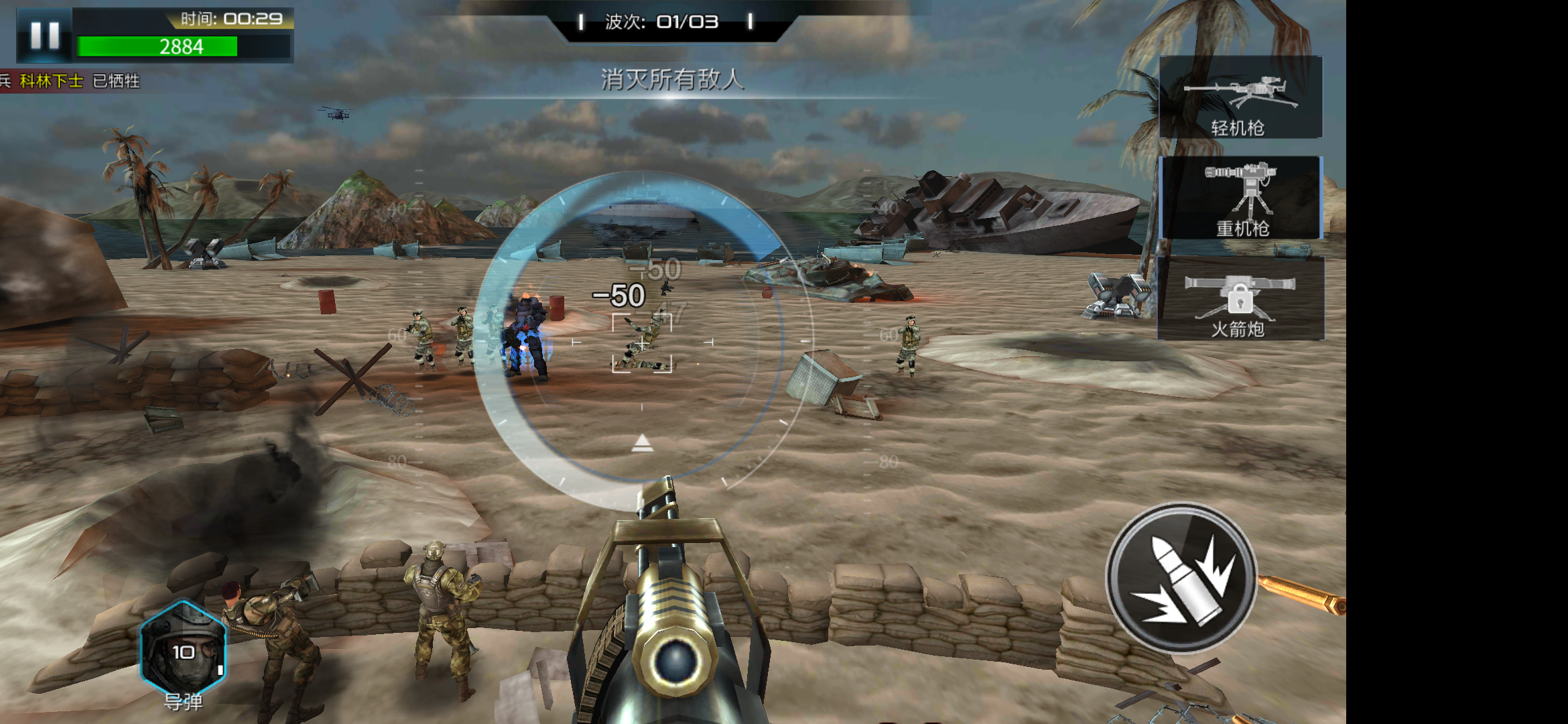Pause the game

[44, 35]
